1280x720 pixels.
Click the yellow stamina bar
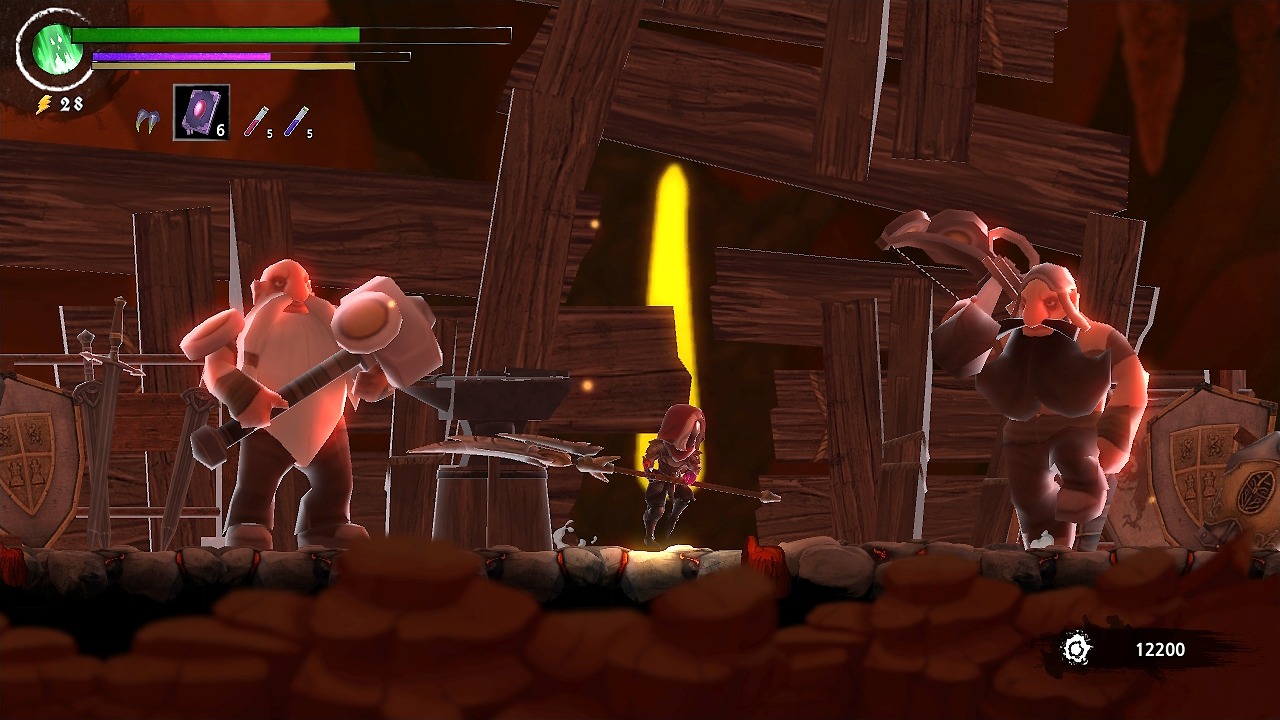tap(220, 66)
